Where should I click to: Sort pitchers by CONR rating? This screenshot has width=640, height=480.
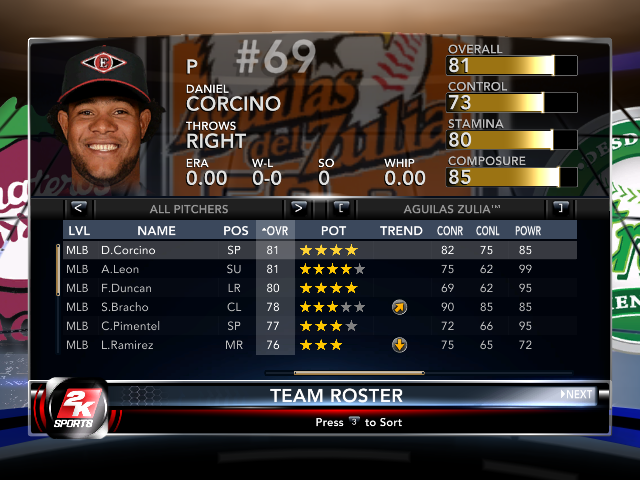pyautogui.click(x=450, y=231)
